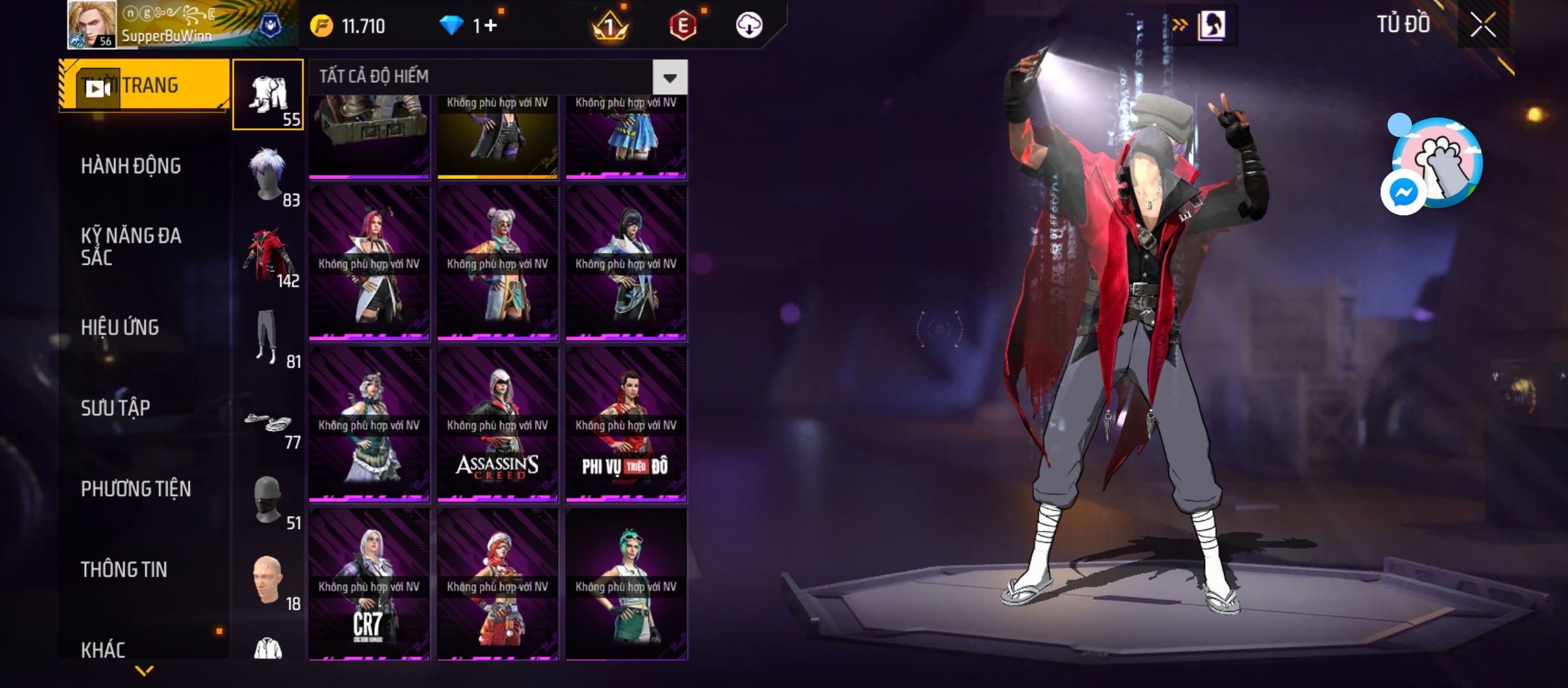The width and height of the screenshot is (1568, 688).
Task: Open the Kỹ Năng Đa Sắc tab
Action: 131,247
